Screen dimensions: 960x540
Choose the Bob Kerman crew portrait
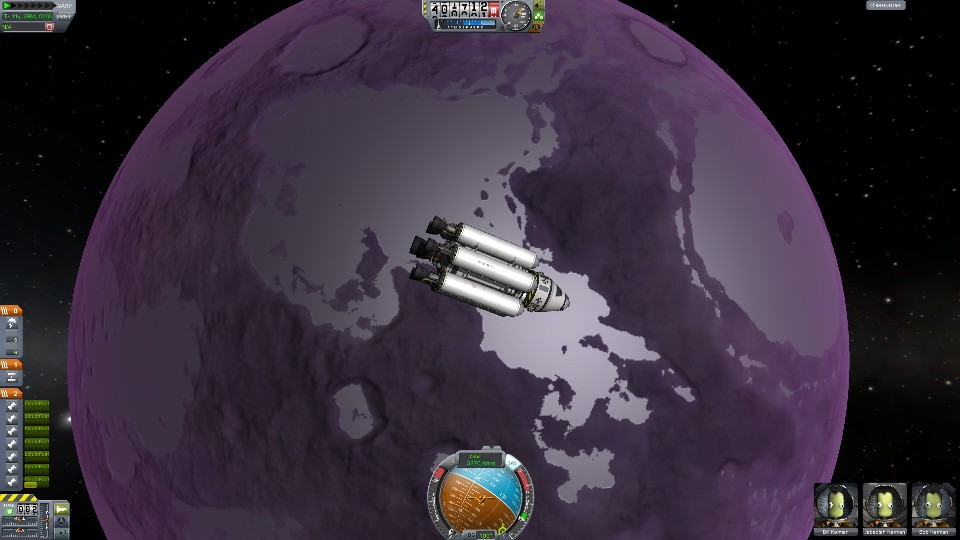click(932, 503)
